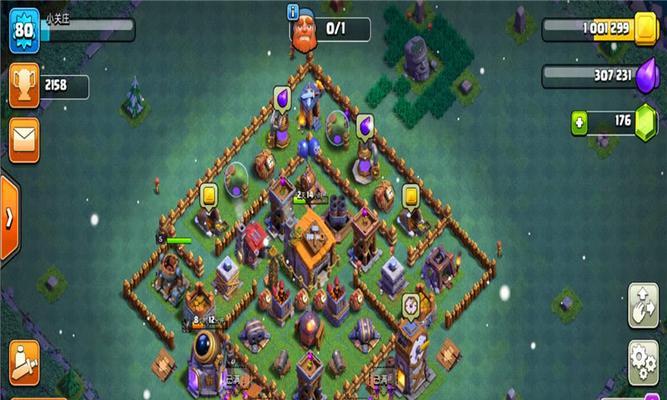Screen dimensions: 667x400
Task: Open the settings gear button
Action: coord(642,356)
